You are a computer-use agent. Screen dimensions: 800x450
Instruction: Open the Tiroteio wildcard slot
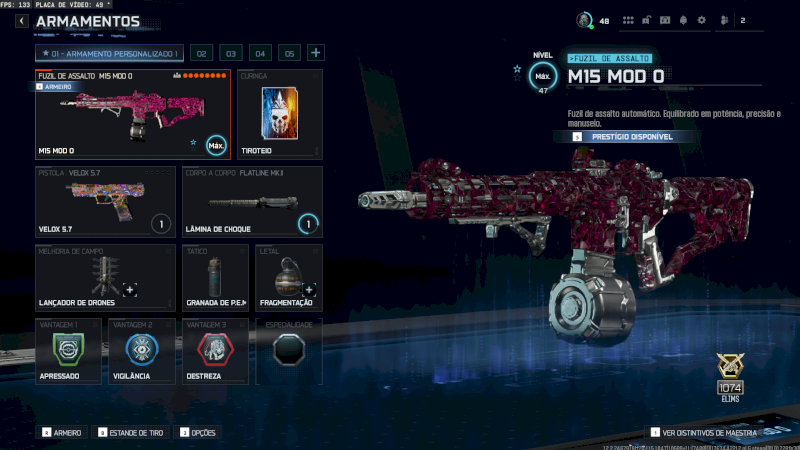[280, 114]
